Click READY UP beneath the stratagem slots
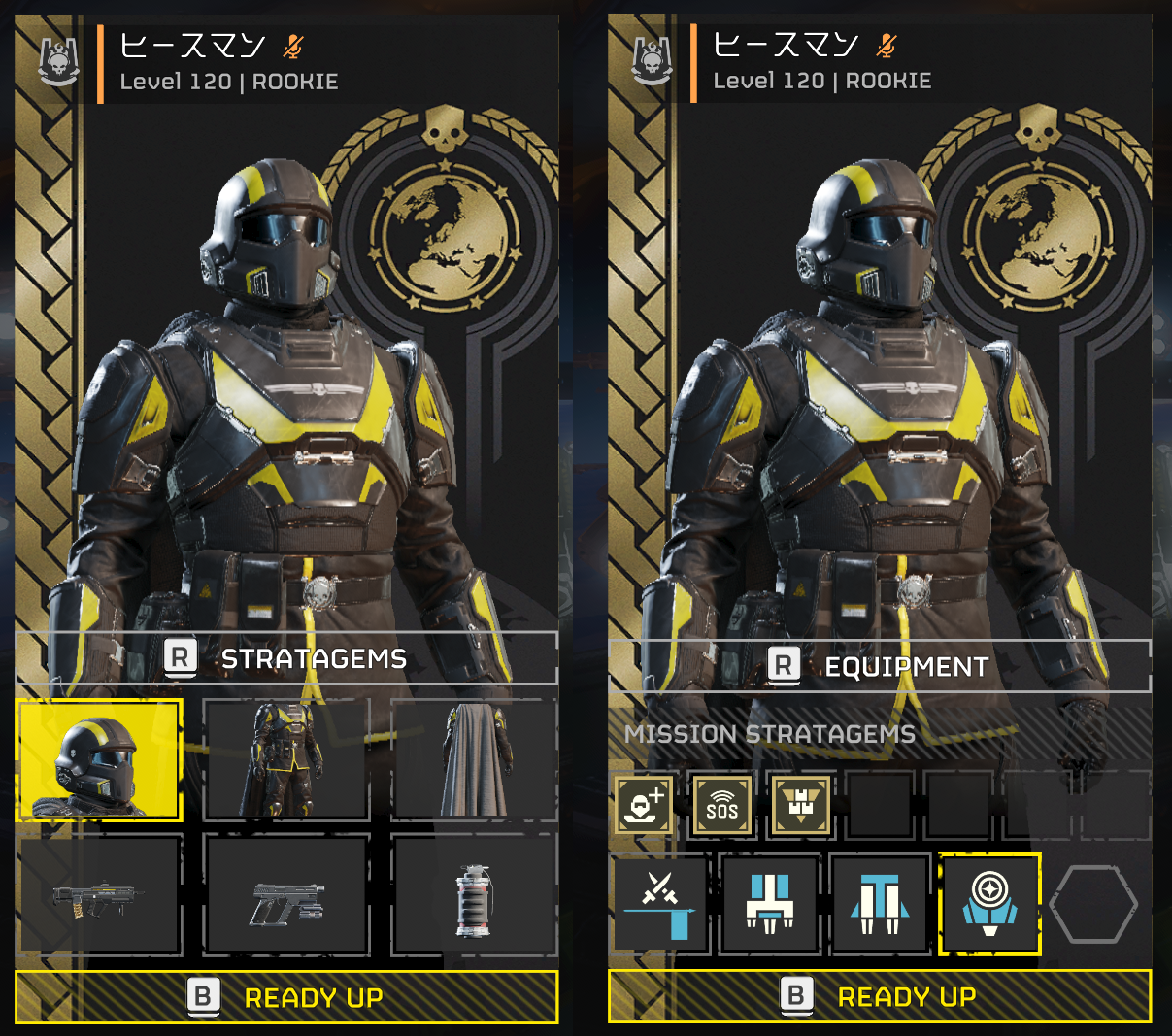The image size is (1172, 1036). 880,996
